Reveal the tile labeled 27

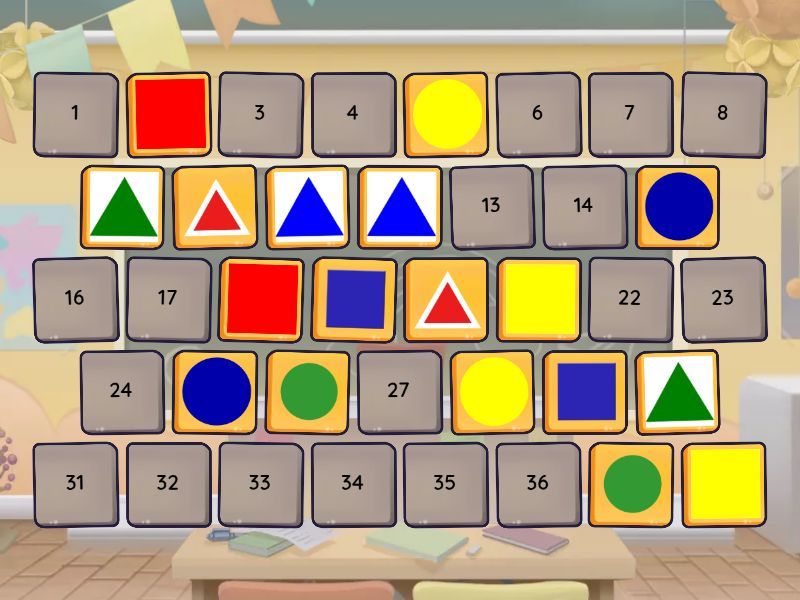398,391
